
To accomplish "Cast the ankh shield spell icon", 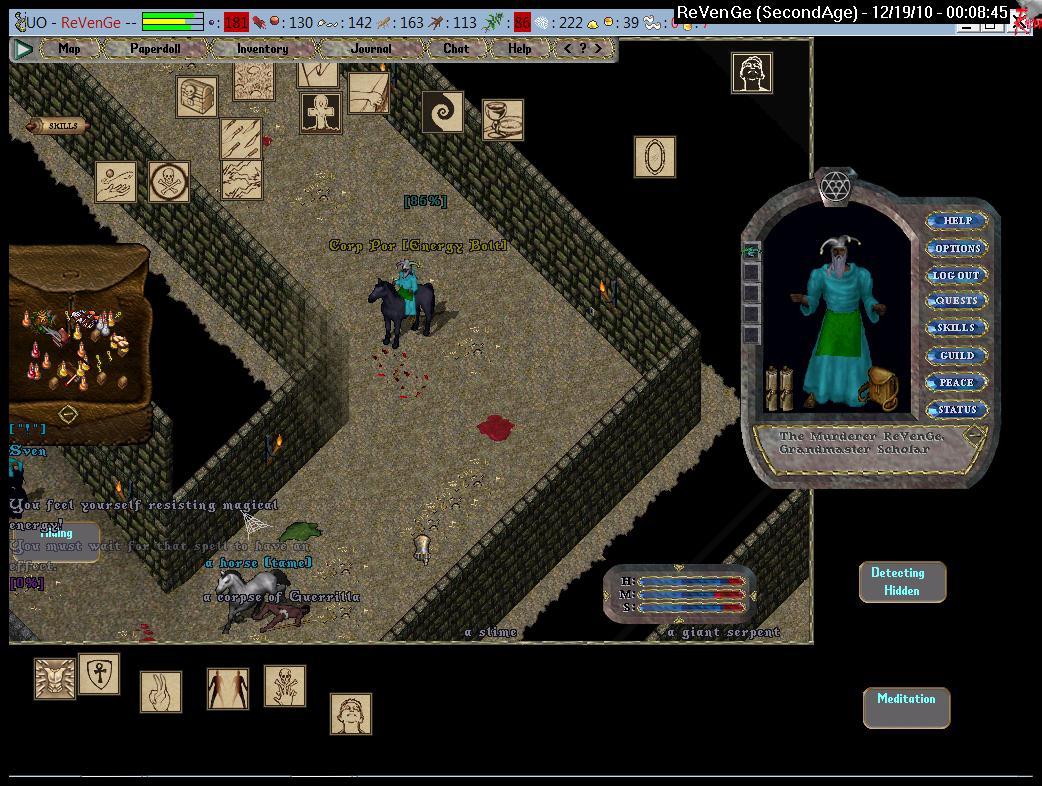I will click(x=99, y=674).
